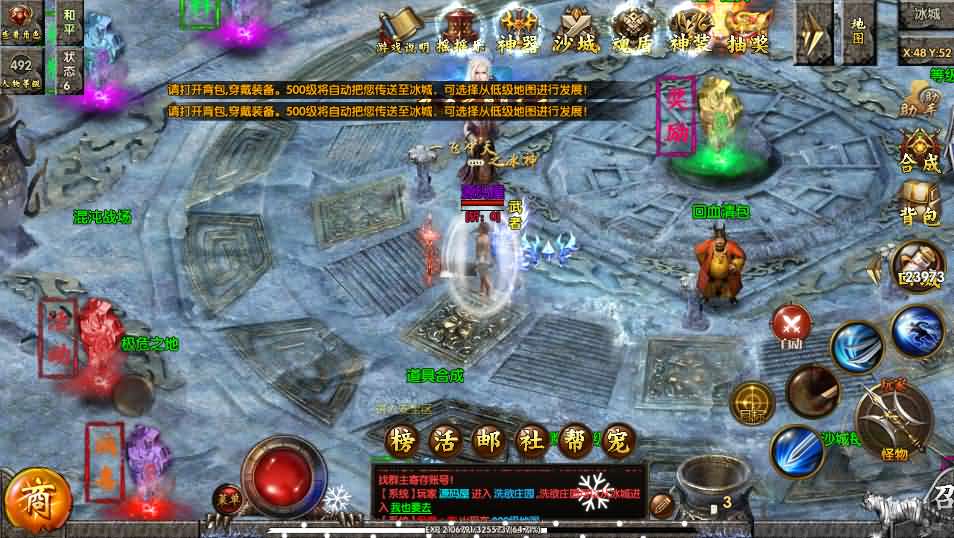Open the 宠 pet button

click(x=621, y=439)
